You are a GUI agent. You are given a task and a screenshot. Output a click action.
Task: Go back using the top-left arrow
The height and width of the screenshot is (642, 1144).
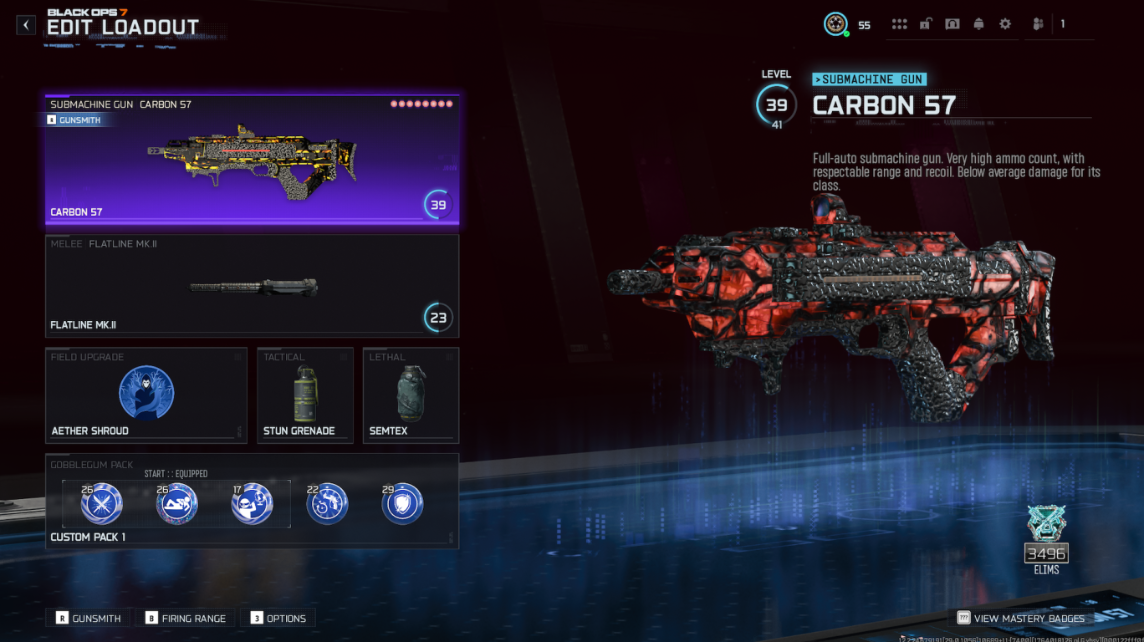26,25
